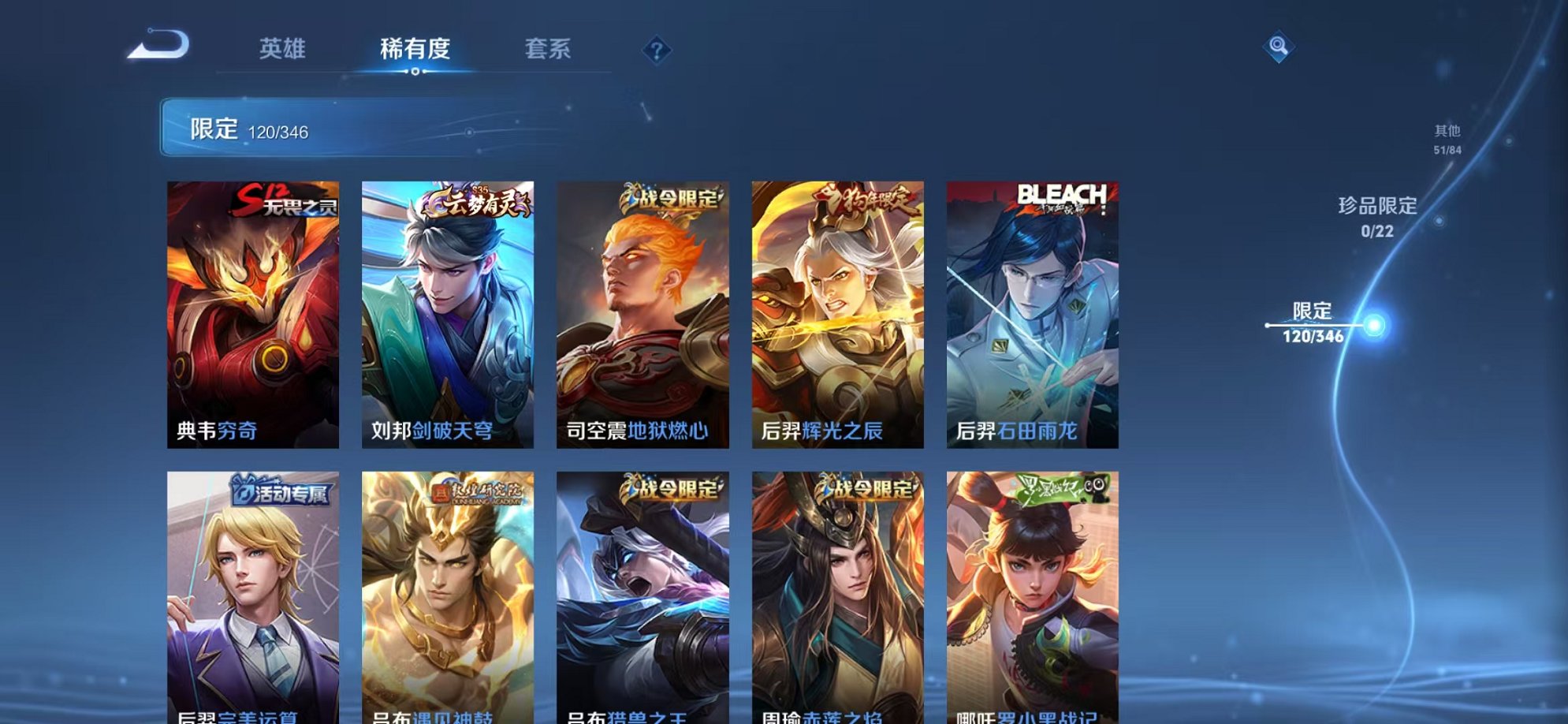Click the 狗年限定 badge on 后羿辉光之辰 card
Screen dimensions: 1568x724
[865, 201]
